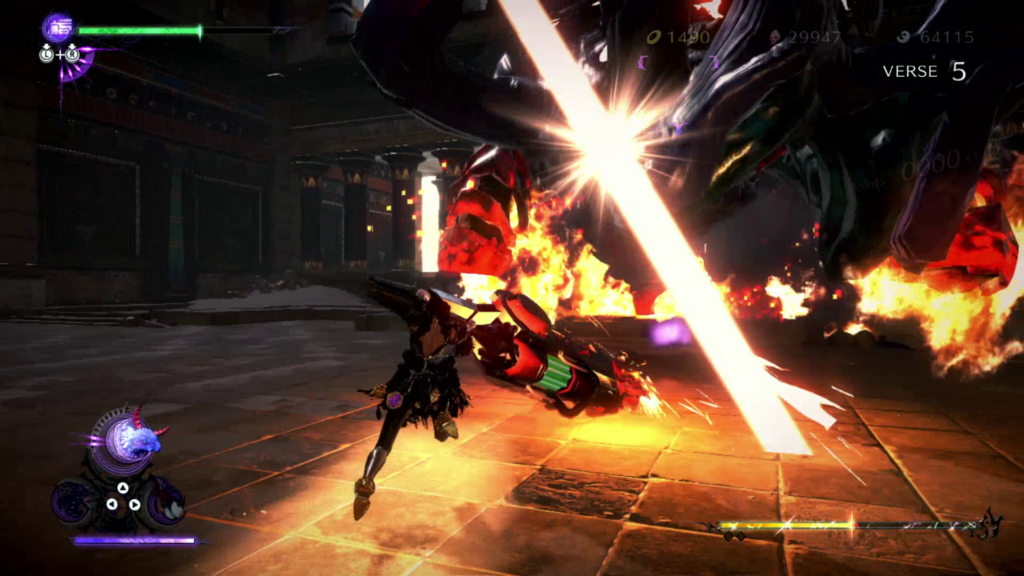Viewport: 1024px width, 576px height.
Task: Select the blue horned demon summon slot
Action: pos(133,438)
